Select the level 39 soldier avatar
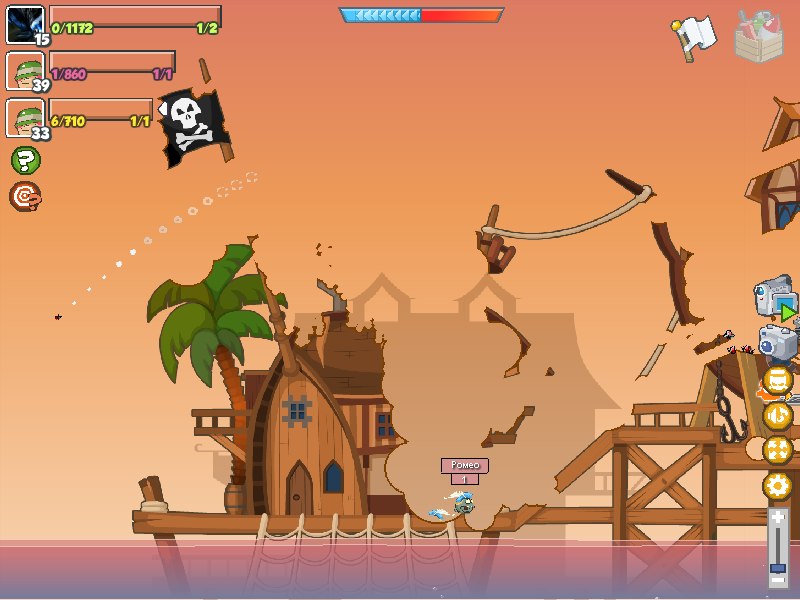The width and height of the screenshot is (800, 600). (24, 71)
